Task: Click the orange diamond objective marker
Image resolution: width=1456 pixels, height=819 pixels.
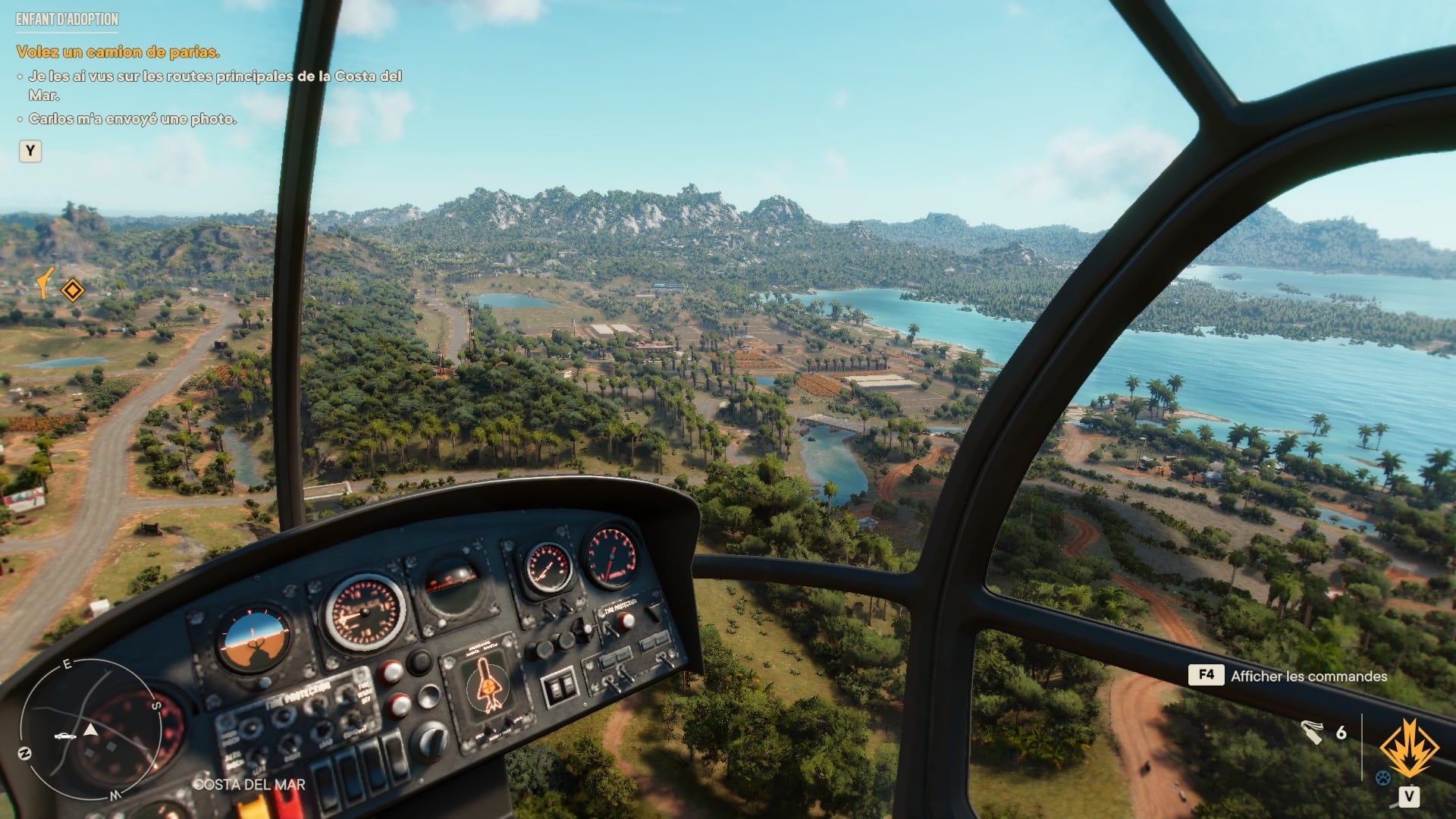Action: [72, 290]
